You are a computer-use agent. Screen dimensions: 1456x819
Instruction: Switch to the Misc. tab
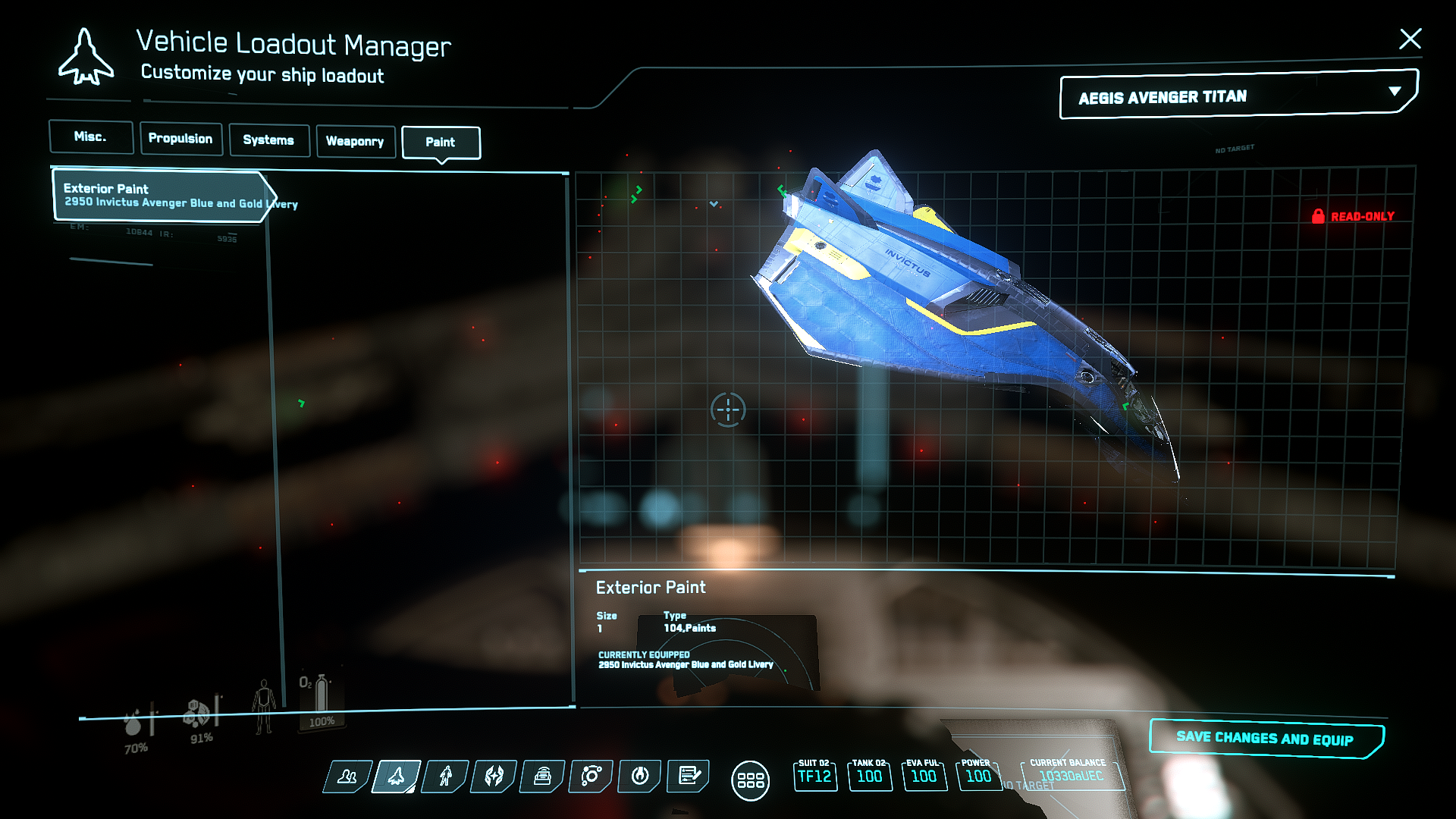click(91, 137)
